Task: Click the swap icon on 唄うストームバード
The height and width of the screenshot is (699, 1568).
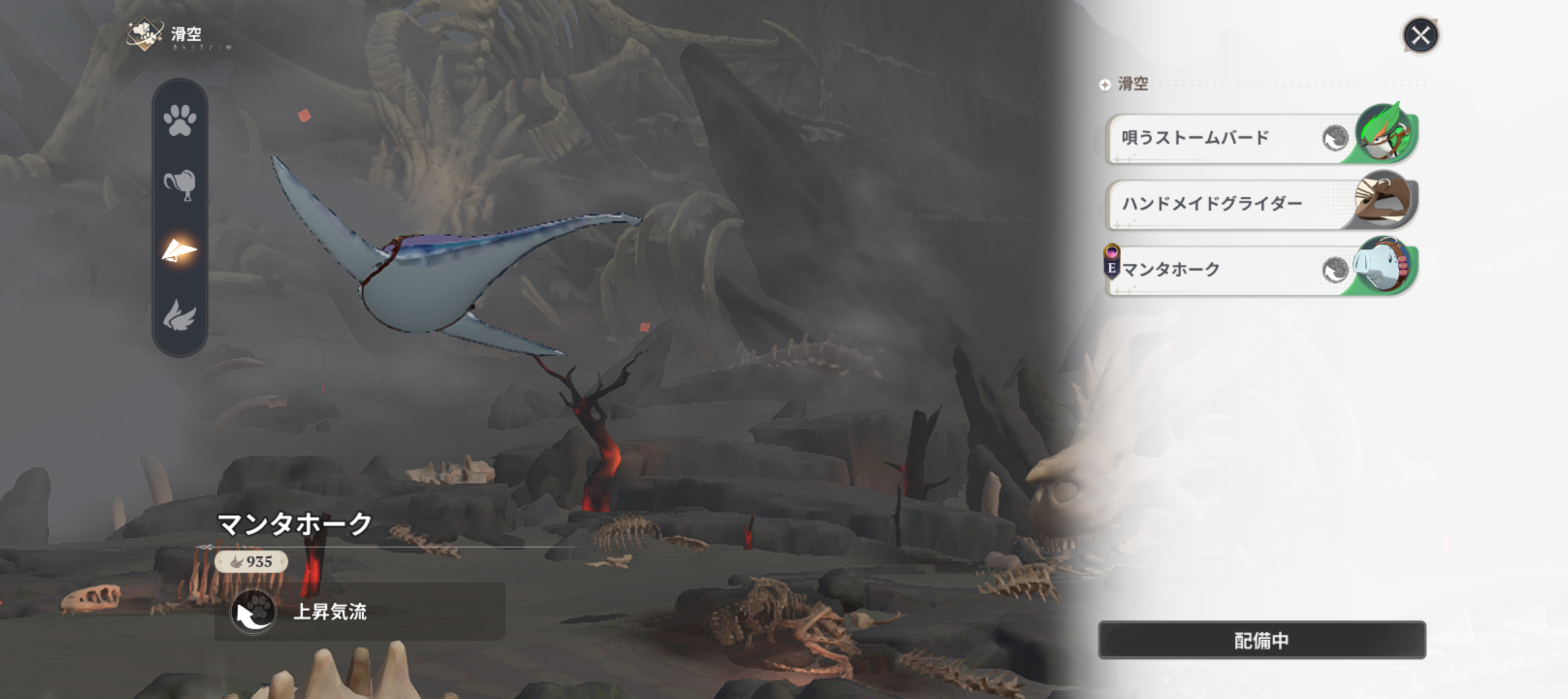Action: pyautogui.click(x=1334, y=139)
